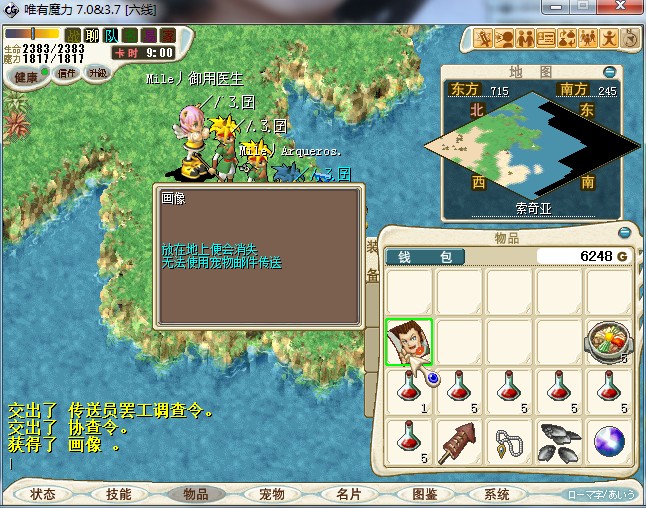Select the 物品 items tab
This screenshot has width=646, height=508.
pos(196,494)
